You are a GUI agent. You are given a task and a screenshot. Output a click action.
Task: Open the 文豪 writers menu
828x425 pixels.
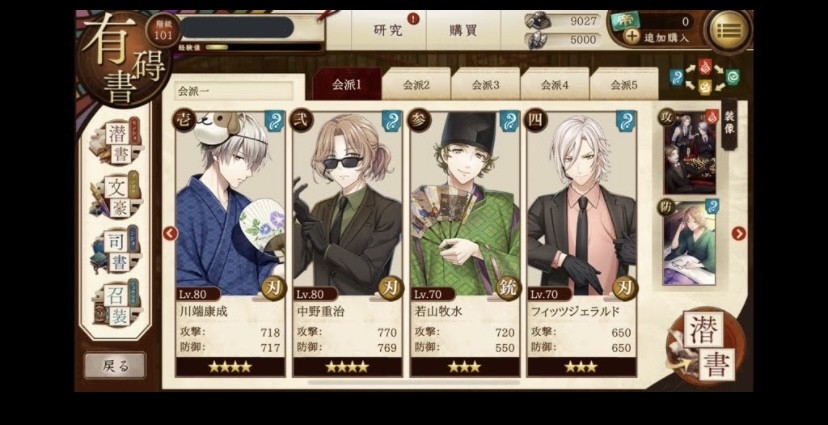(x=118, y=197)
